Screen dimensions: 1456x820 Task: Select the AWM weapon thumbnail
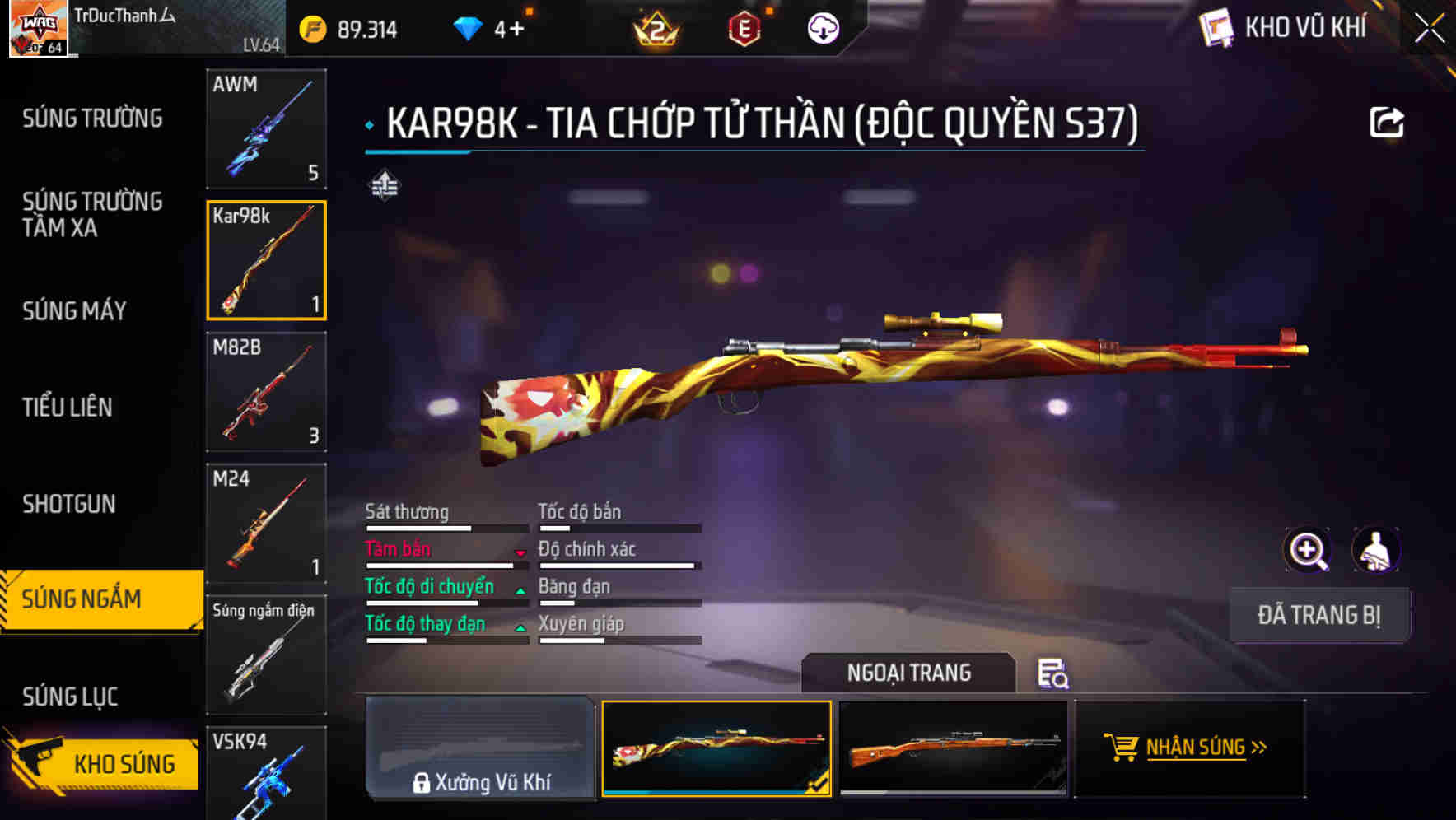point(266,129)
